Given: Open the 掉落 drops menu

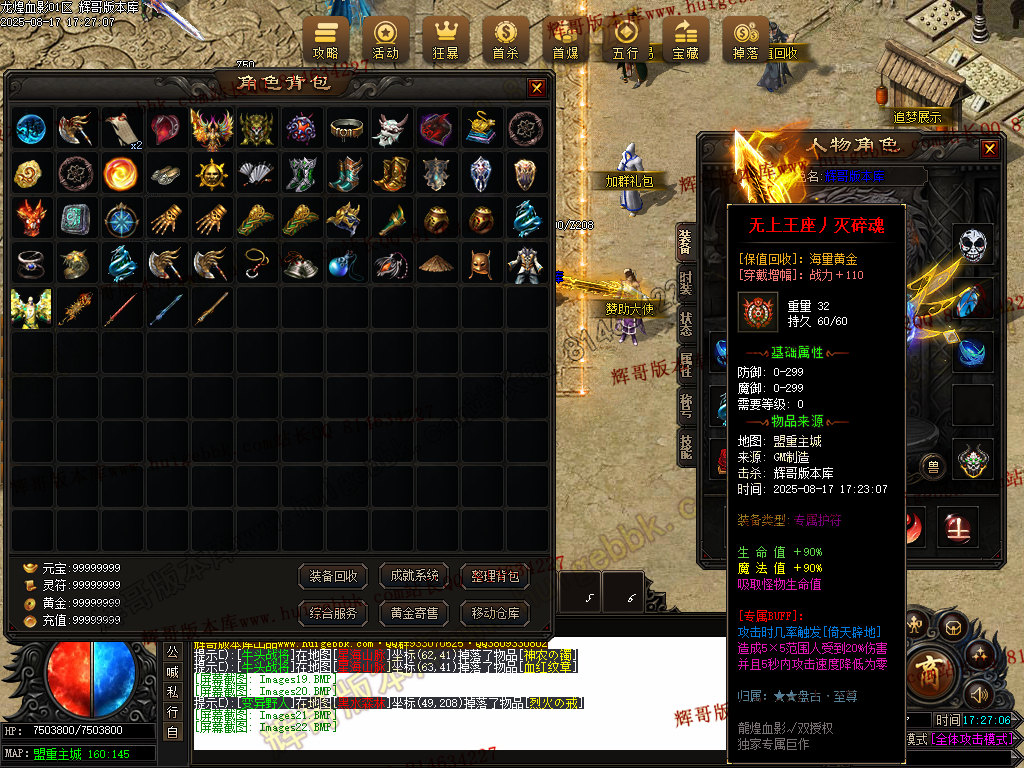Looking at the screenshot, I should click(x=745, y=38).
